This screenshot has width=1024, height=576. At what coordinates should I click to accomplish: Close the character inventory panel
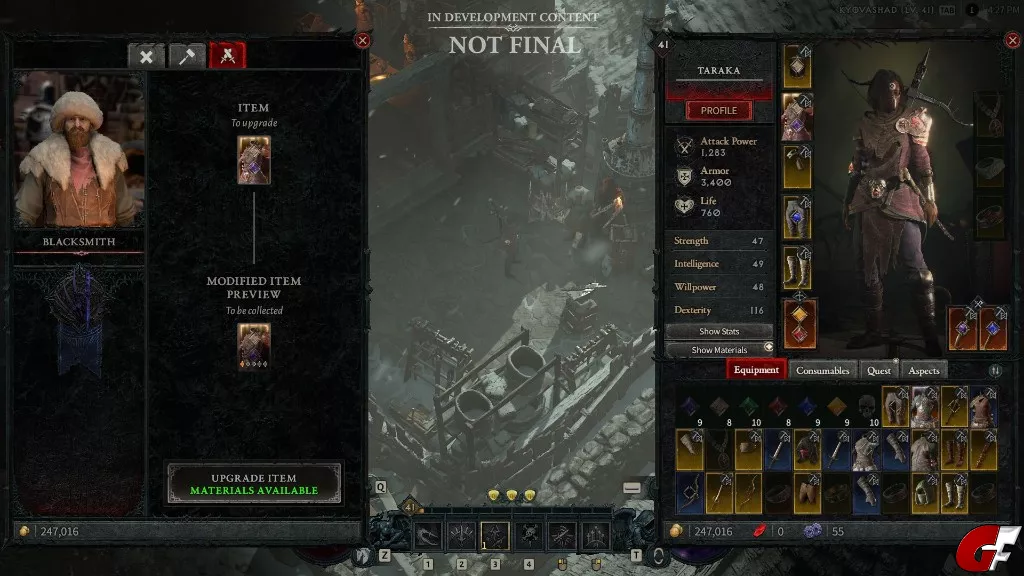(1009, 40)
